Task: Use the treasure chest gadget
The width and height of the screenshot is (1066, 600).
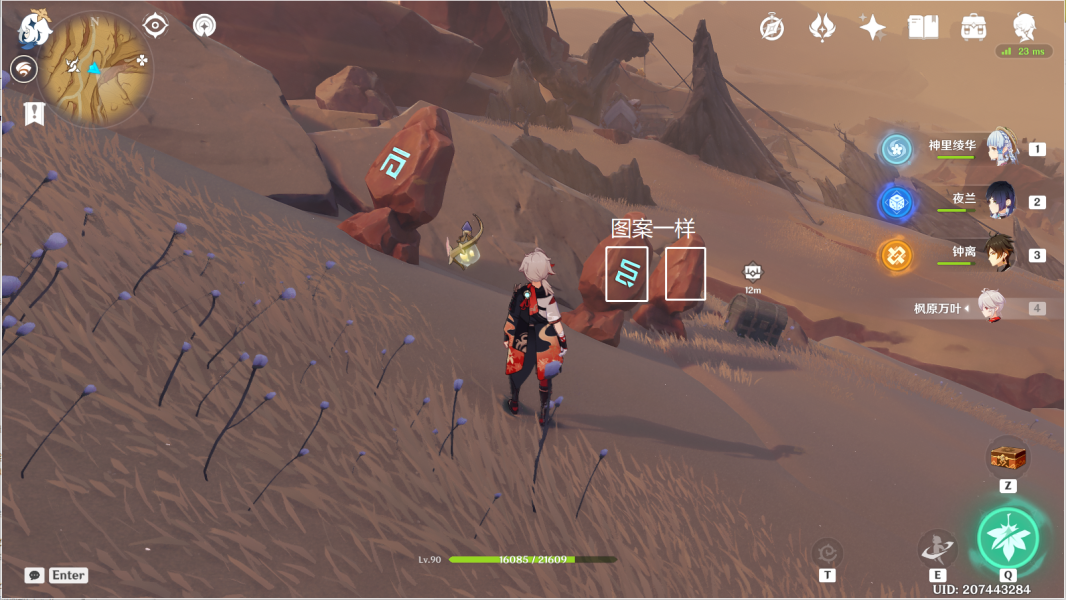Action: (x=1008, y=458)
